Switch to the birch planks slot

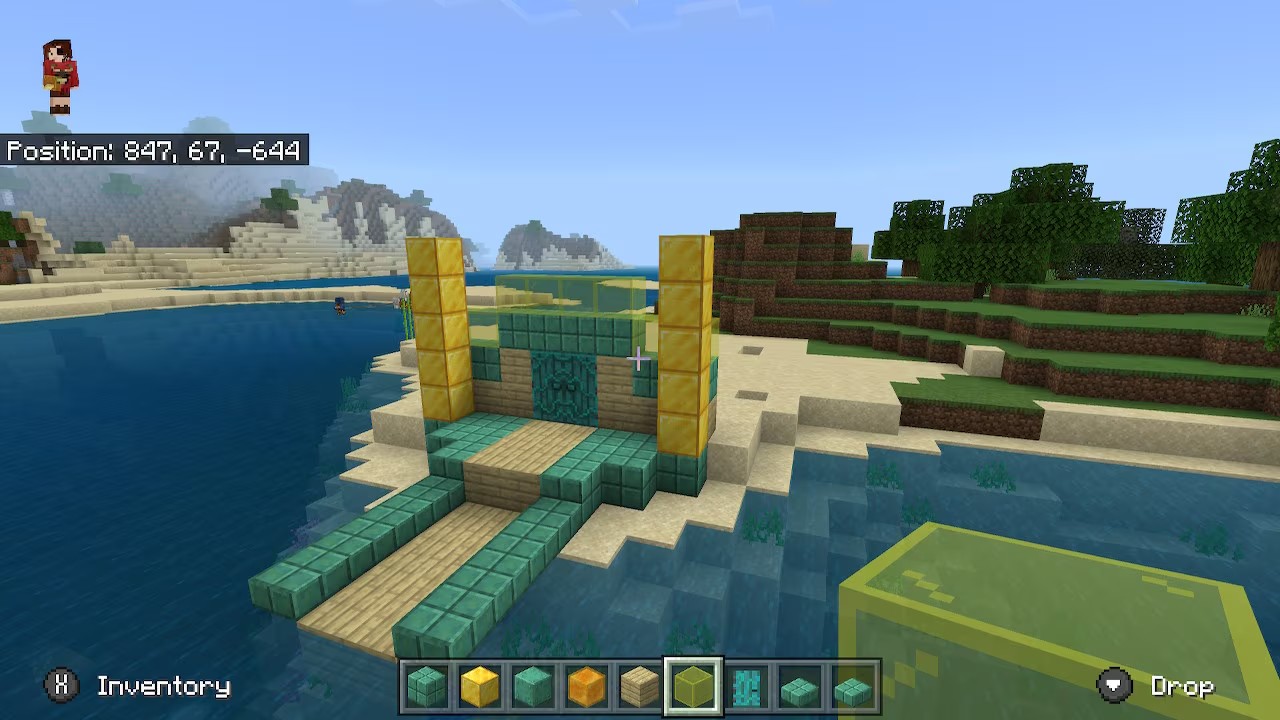tap(639, 687)
